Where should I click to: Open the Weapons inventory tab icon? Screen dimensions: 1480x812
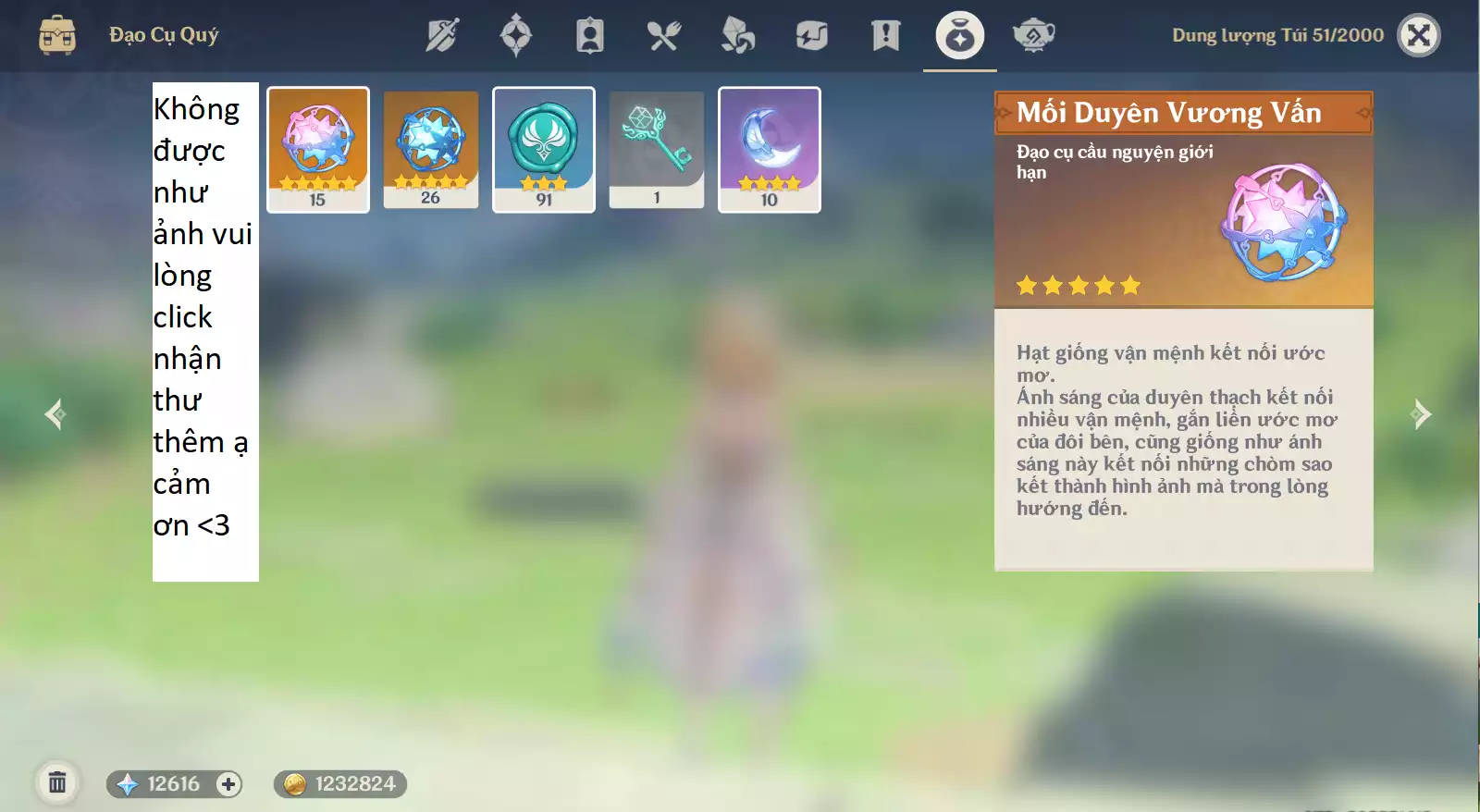442,35
